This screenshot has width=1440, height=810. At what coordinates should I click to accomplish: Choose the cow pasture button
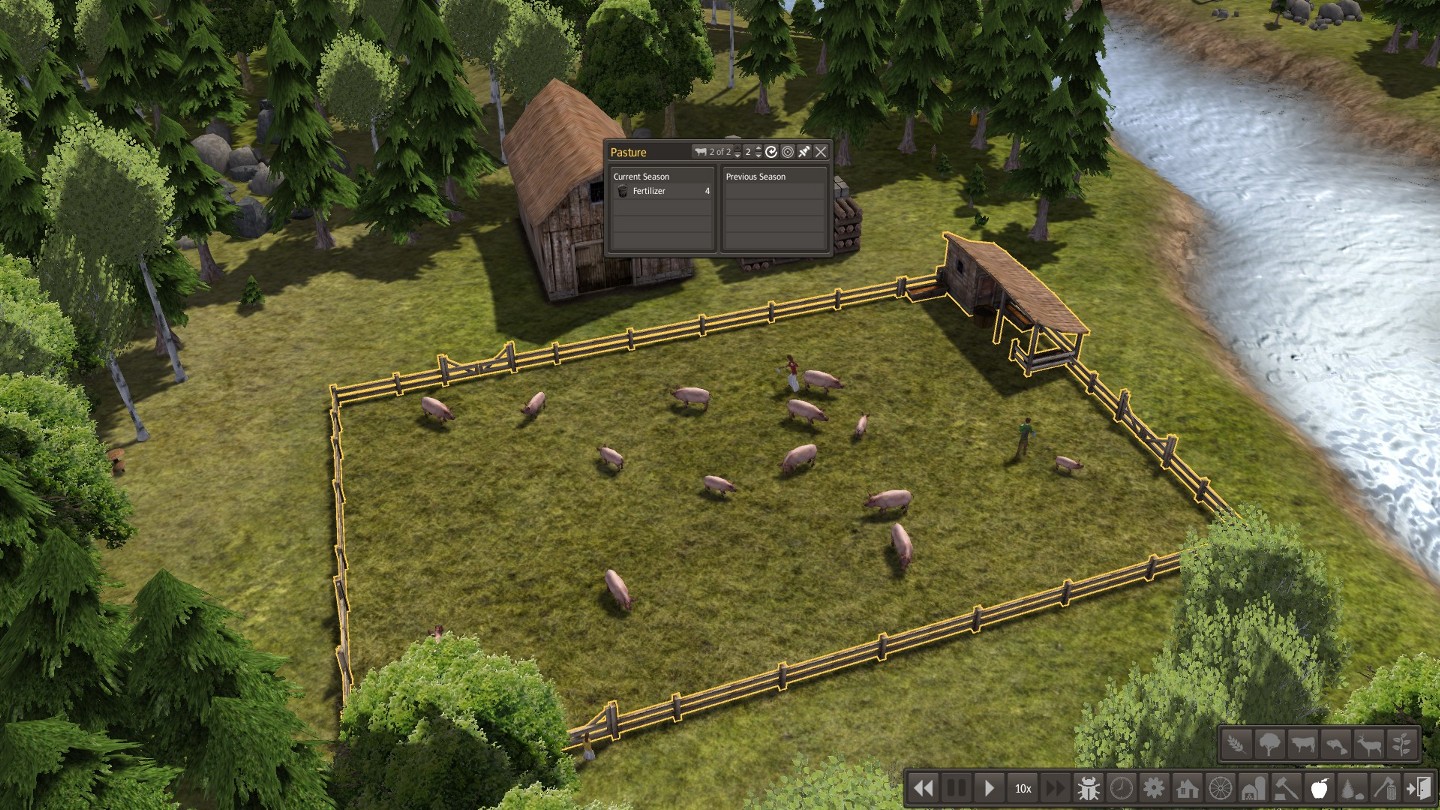[1302, 744]
